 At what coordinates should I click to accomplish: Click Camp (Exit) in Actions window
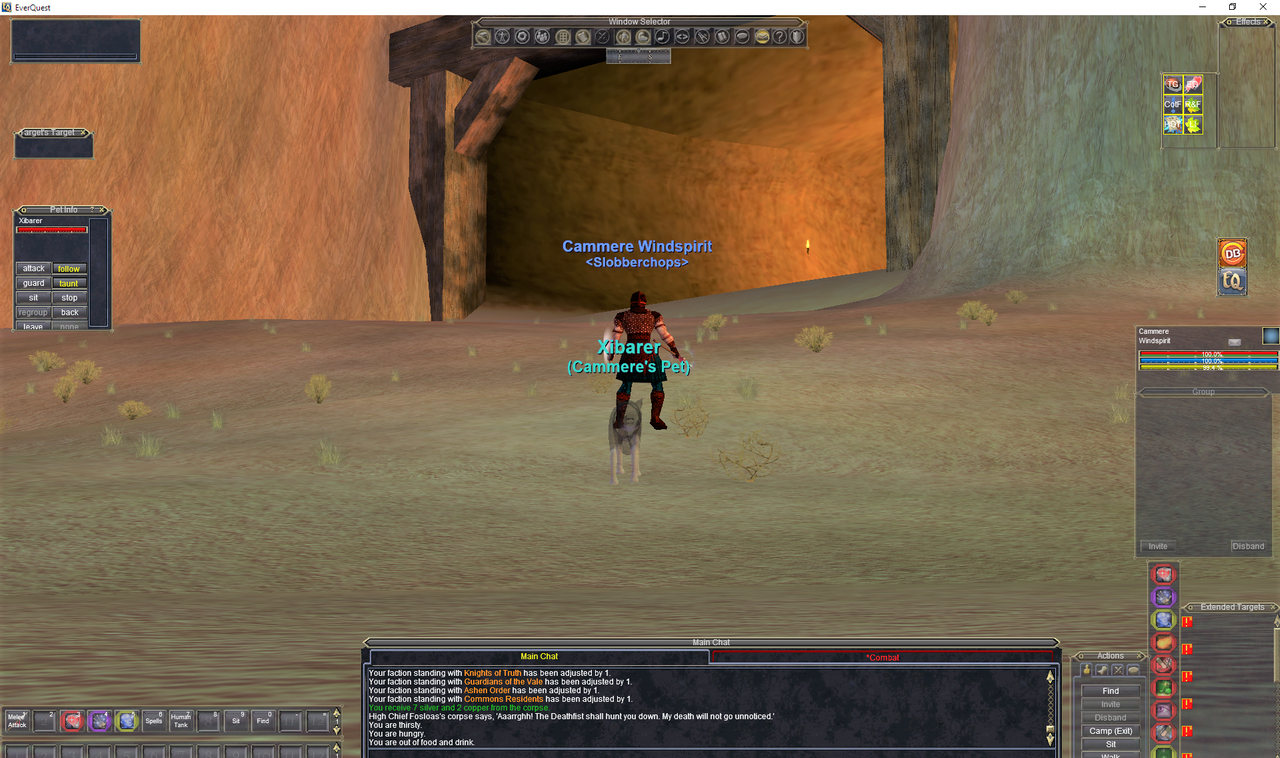[1111, 731]
